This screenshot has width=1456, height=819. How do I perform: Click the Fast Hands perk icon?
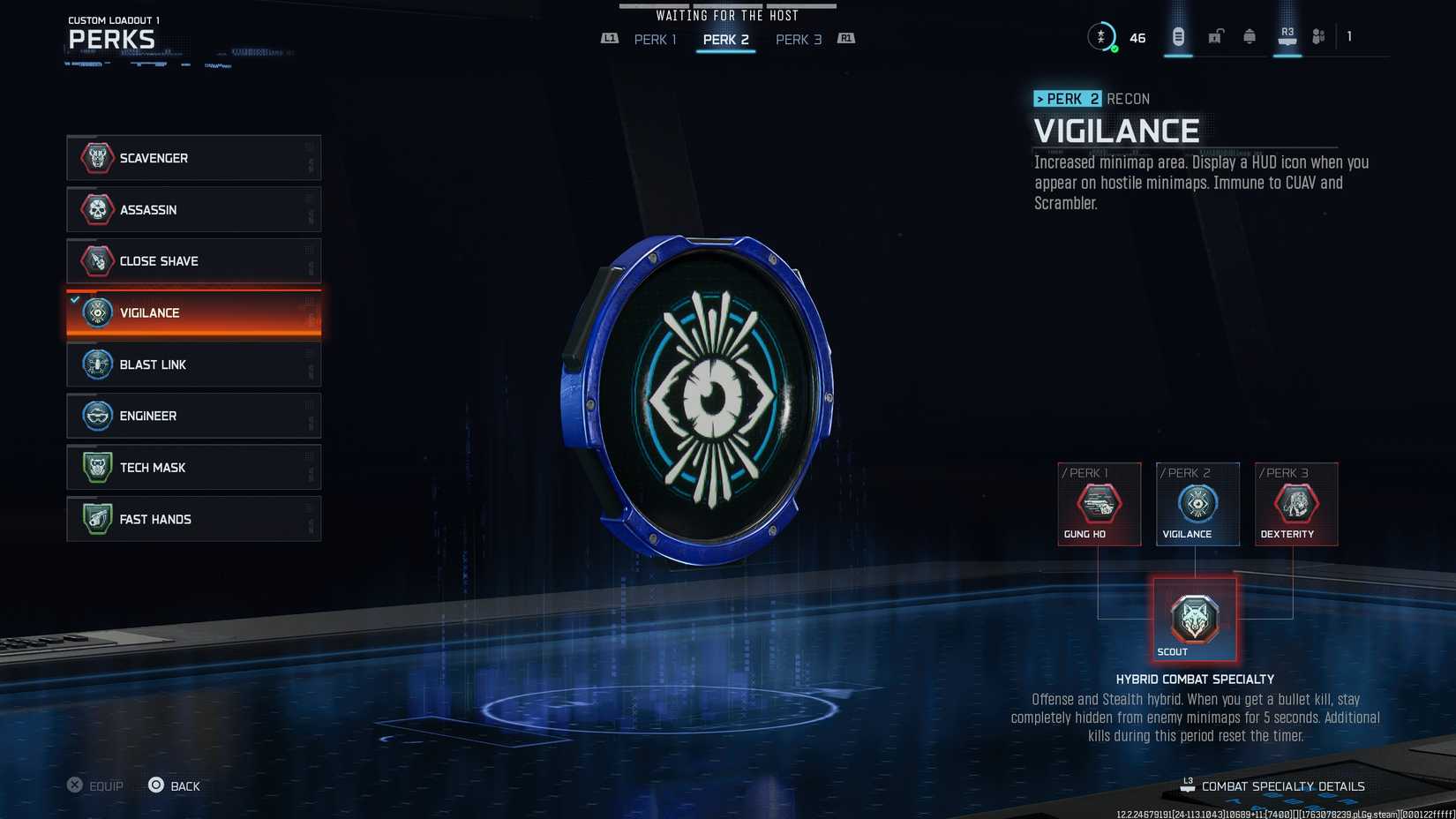[x=95, y=519]
